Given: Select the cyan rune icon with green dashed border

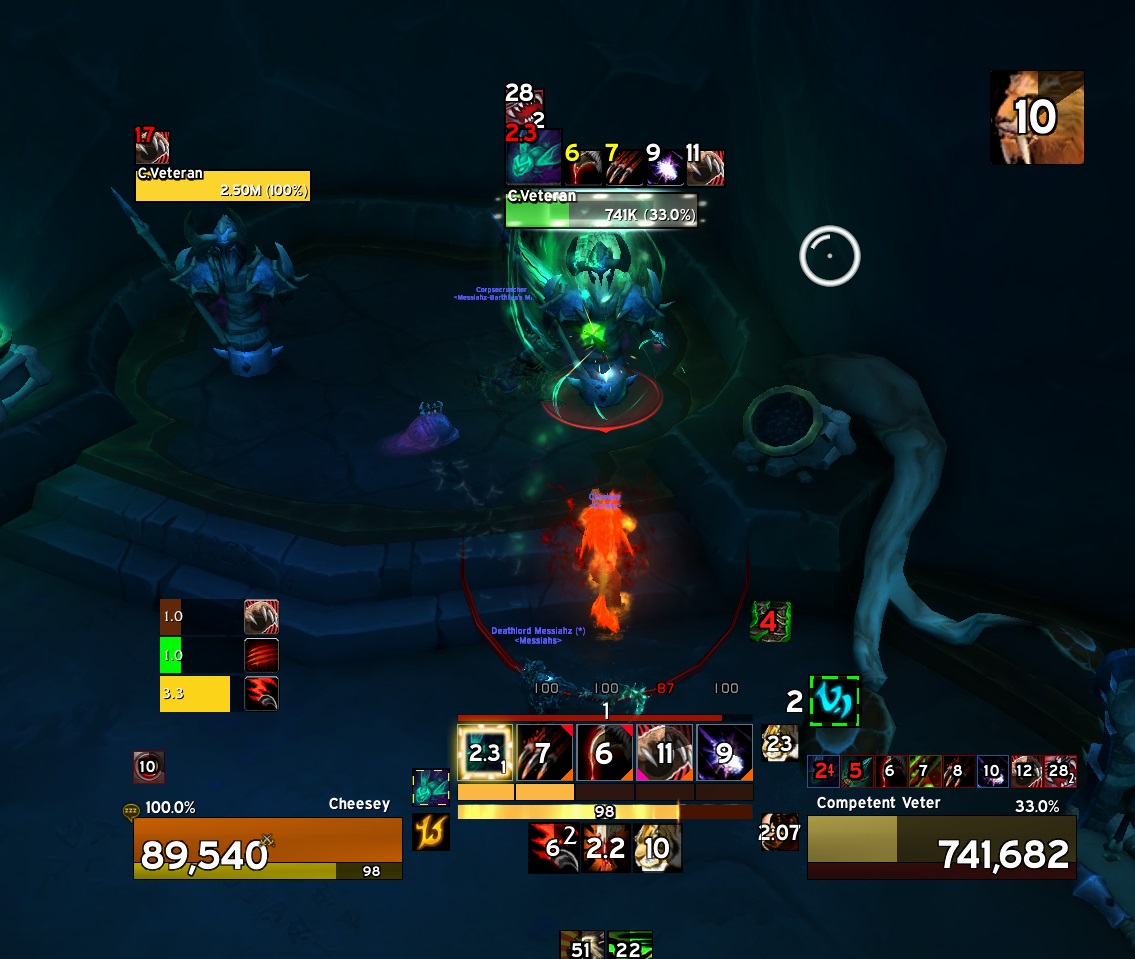Looking at the screenshot, I should click(x=834, y=700).
